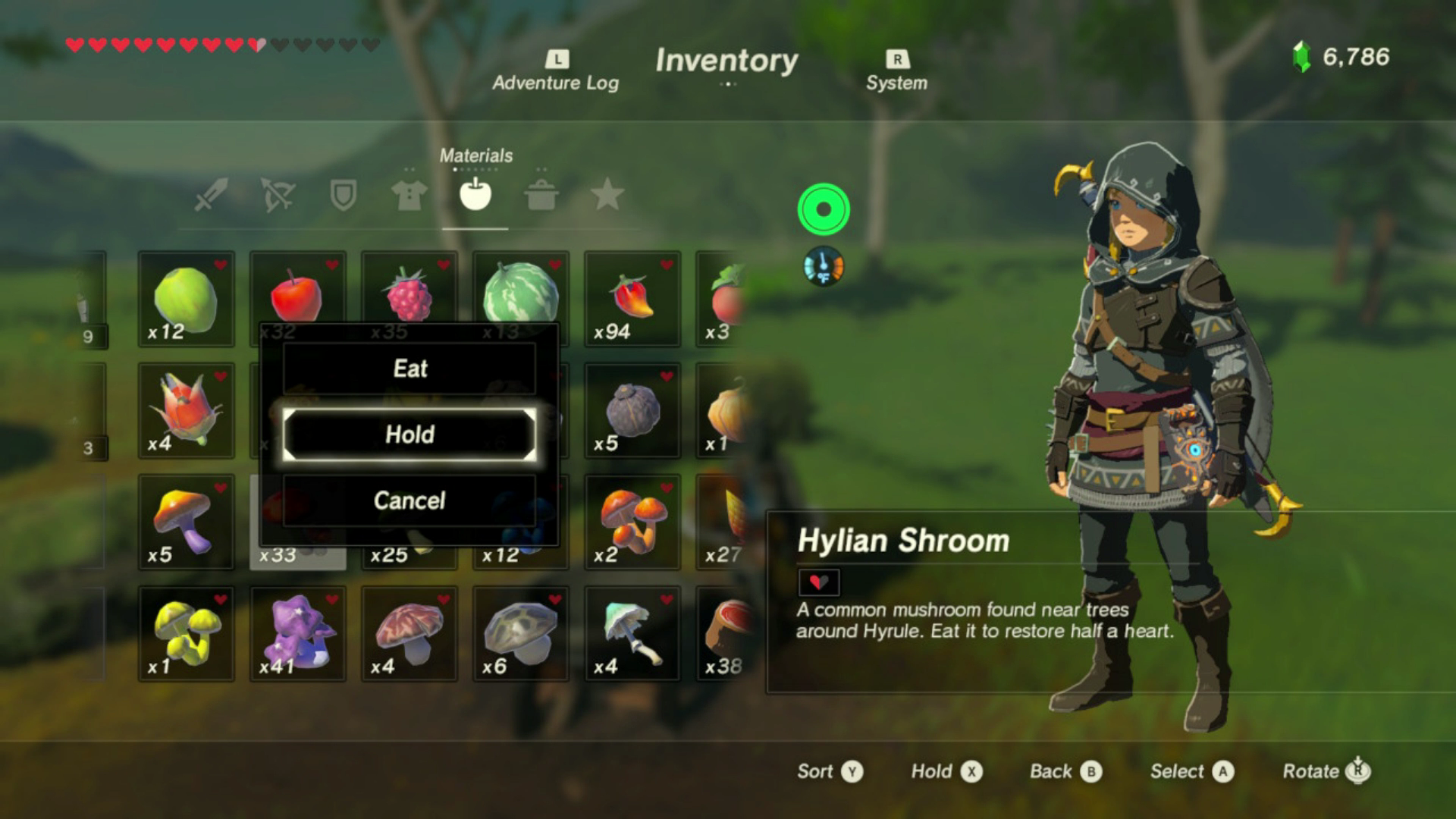Go to the Adventure Log page
Image resolution: width=1456 pixels, height=819 pixels.
(x=556, y=72)
